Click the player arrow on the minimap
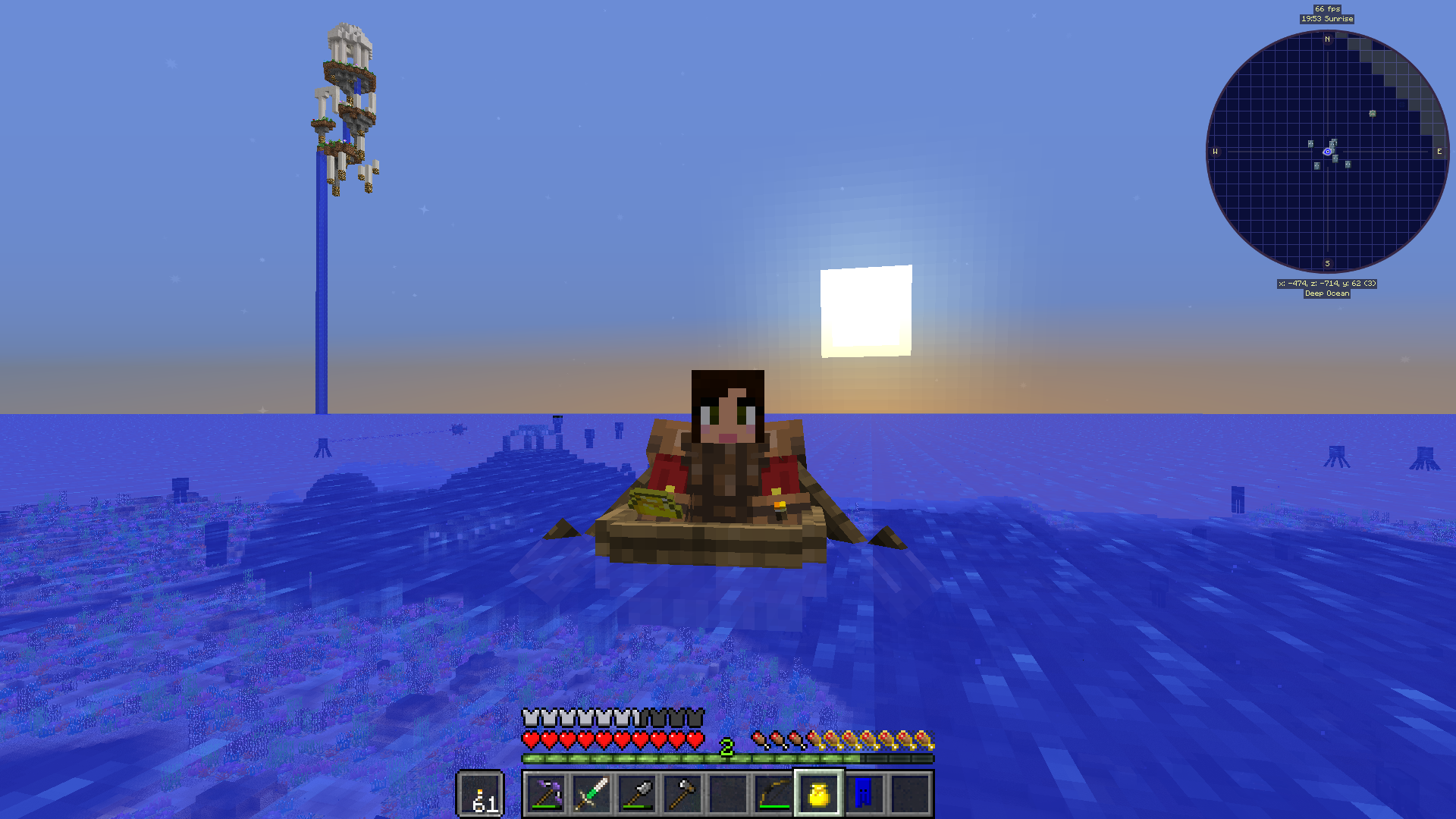 pyautogui.click(x=1326, y=151)
